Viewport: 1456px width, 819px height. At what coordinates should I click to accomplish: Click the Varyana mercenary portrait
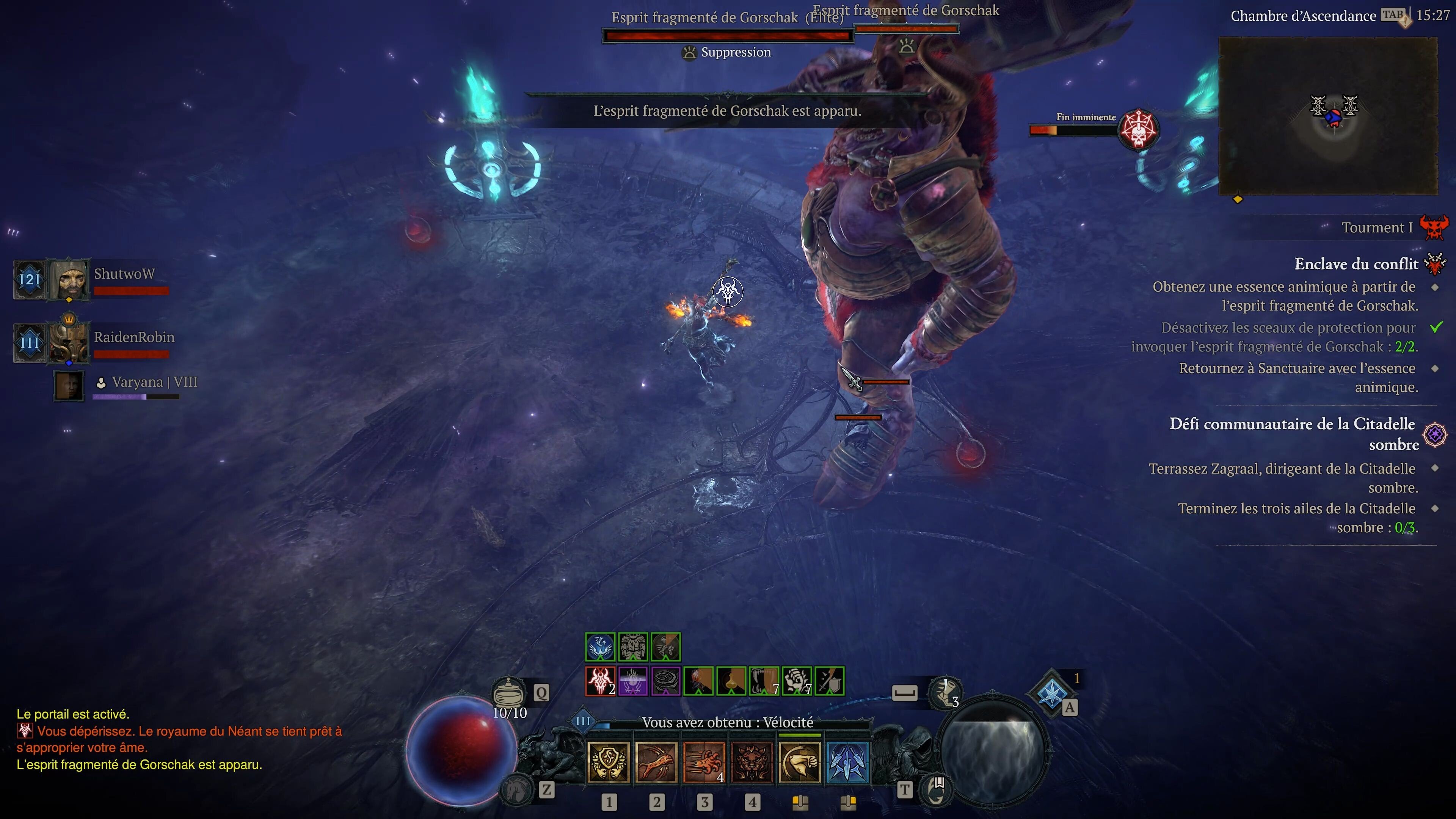[x=69, y=386]
